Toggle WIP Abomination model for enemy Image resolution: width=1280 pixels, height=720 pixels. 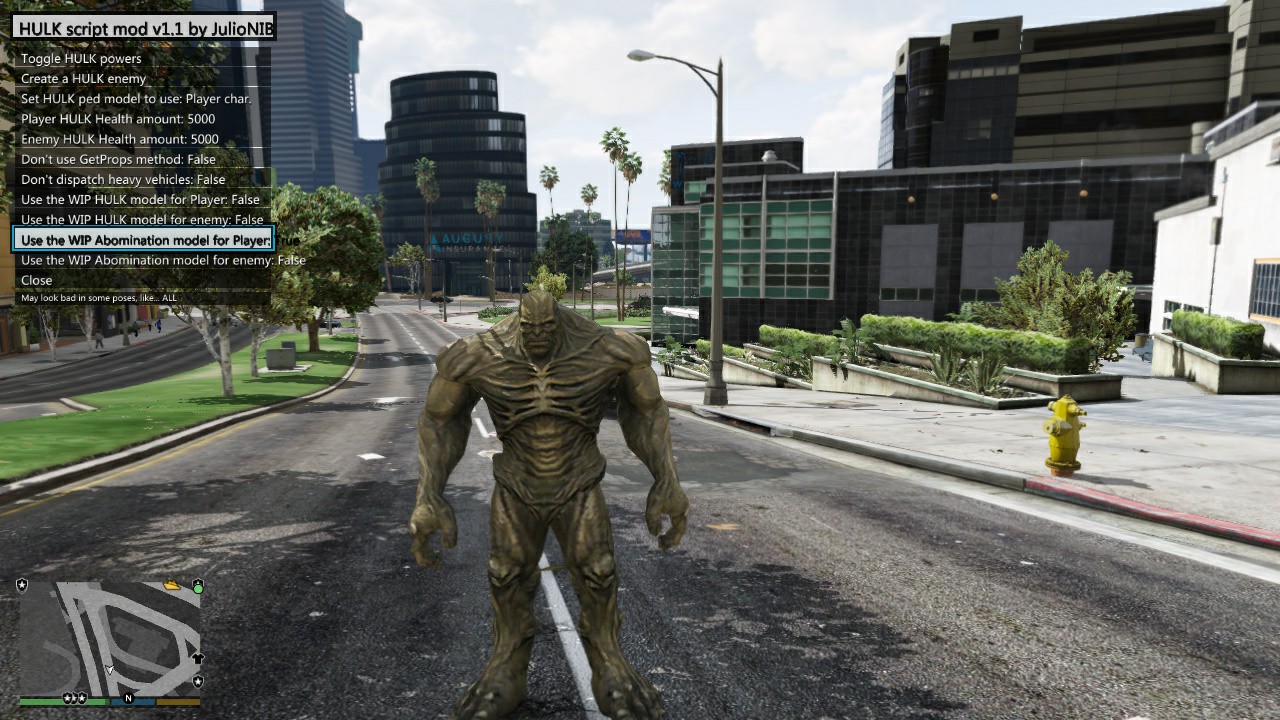(163, 260)
